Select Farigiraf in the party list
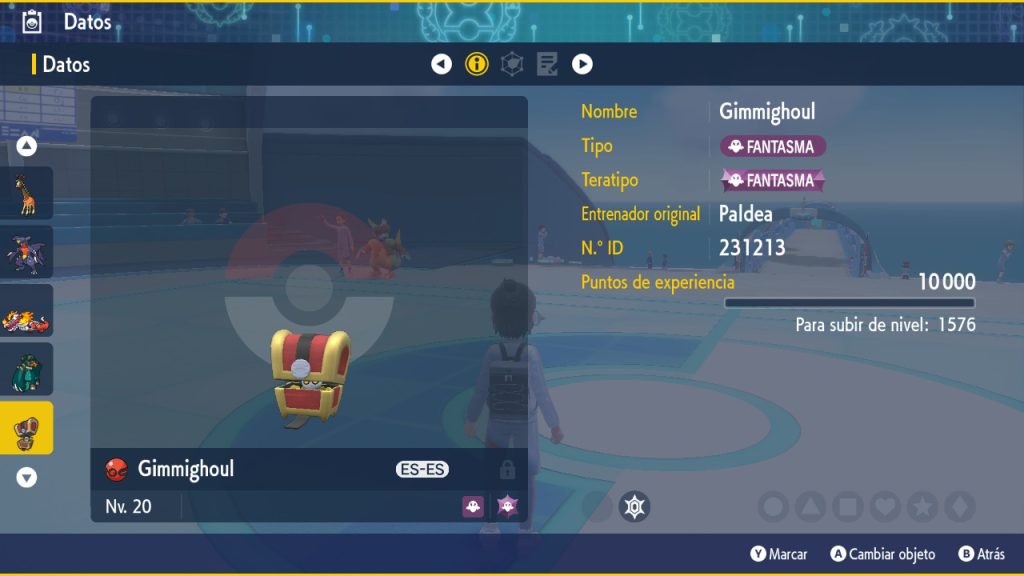 [27, 193]
